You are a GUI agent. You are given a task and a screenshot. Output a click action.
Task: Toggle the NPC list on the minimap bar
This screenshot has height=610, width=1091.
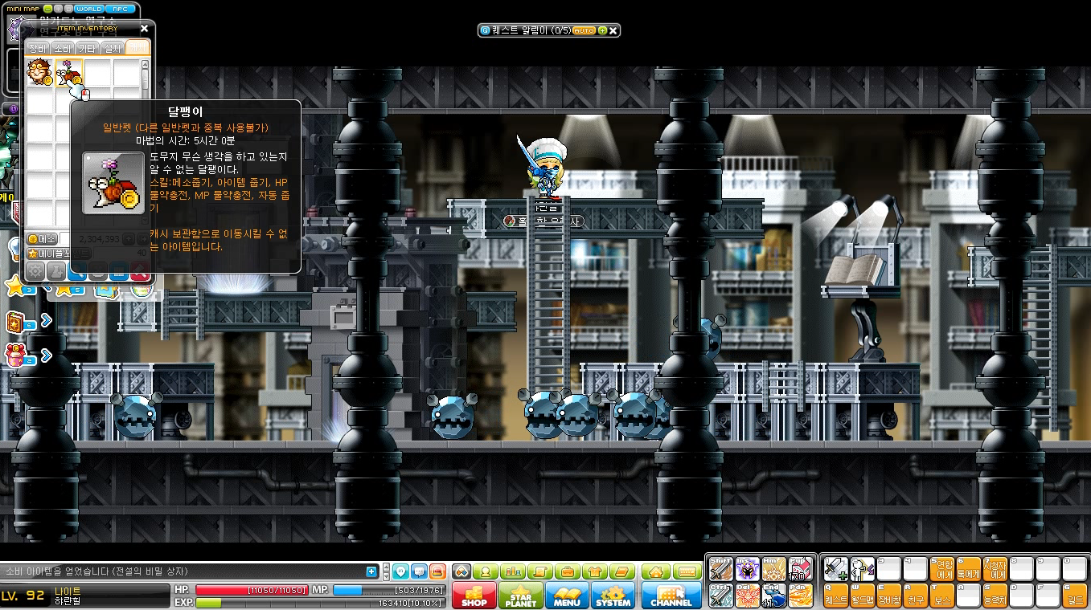coord(123,9)
